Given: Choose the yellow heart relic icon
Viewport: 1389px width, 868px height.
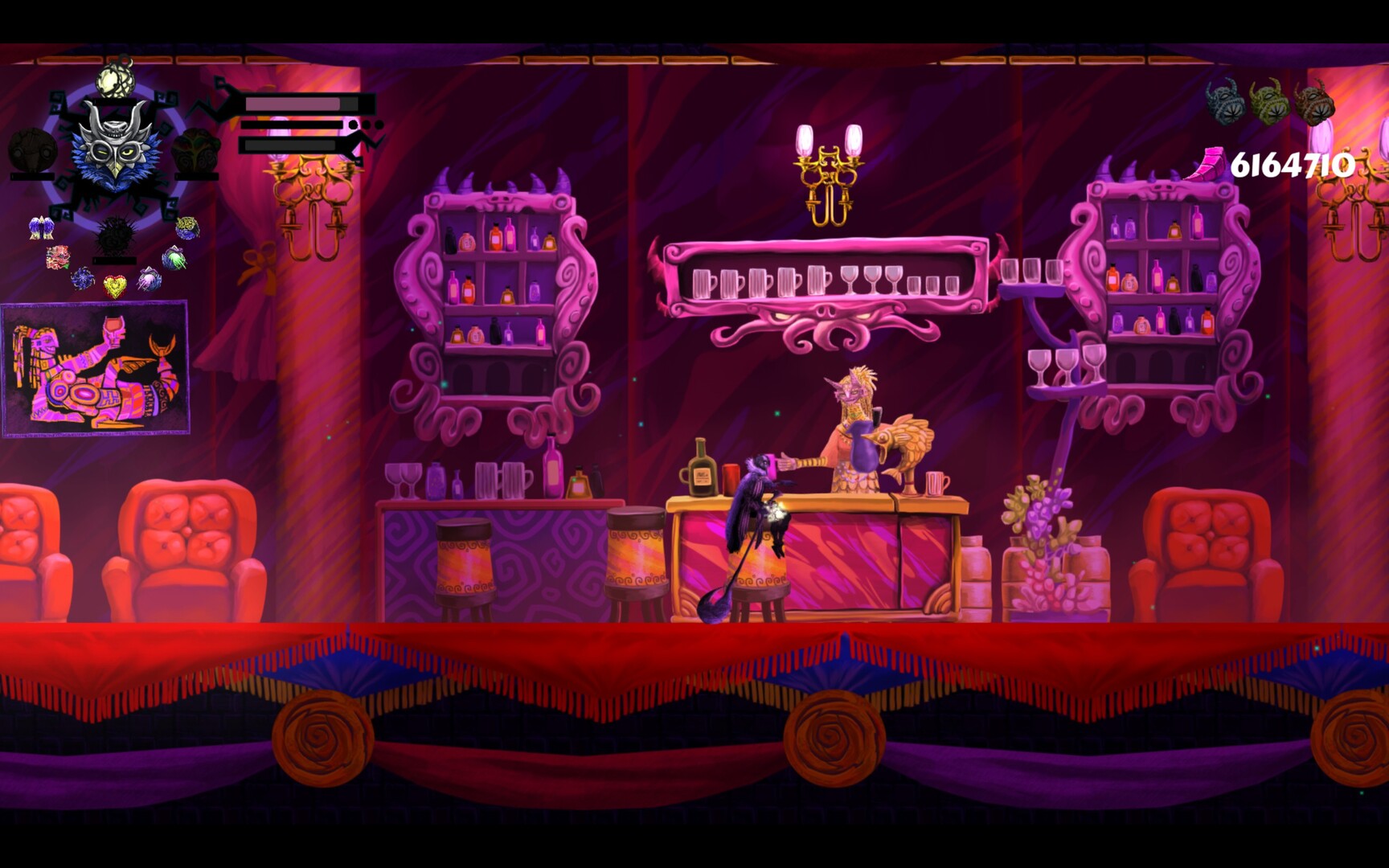Looking at the screenshot, I should [115, 286].
